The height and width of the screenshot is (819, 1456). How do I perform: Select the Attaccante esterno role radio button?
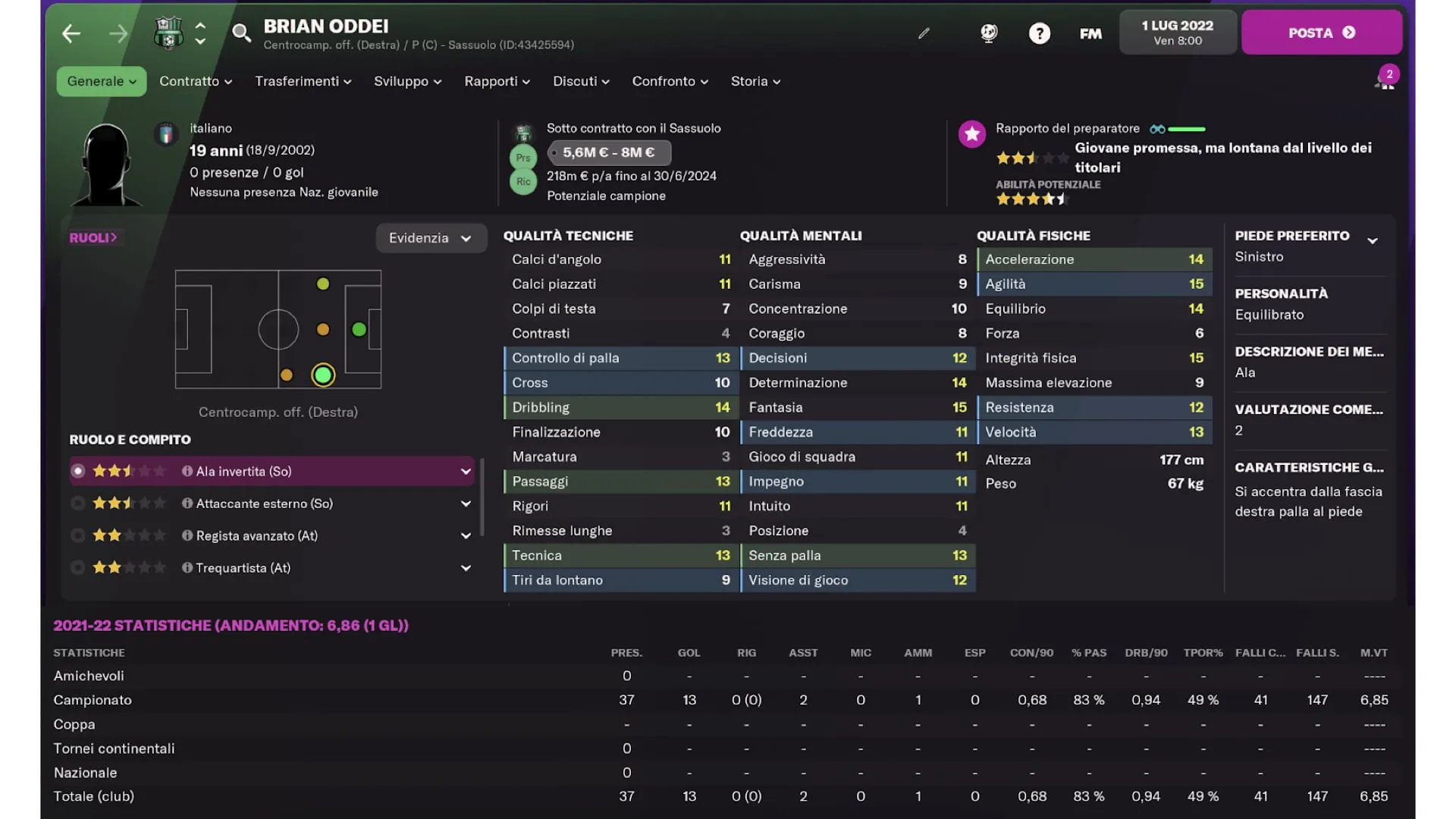tap(78, 503)
